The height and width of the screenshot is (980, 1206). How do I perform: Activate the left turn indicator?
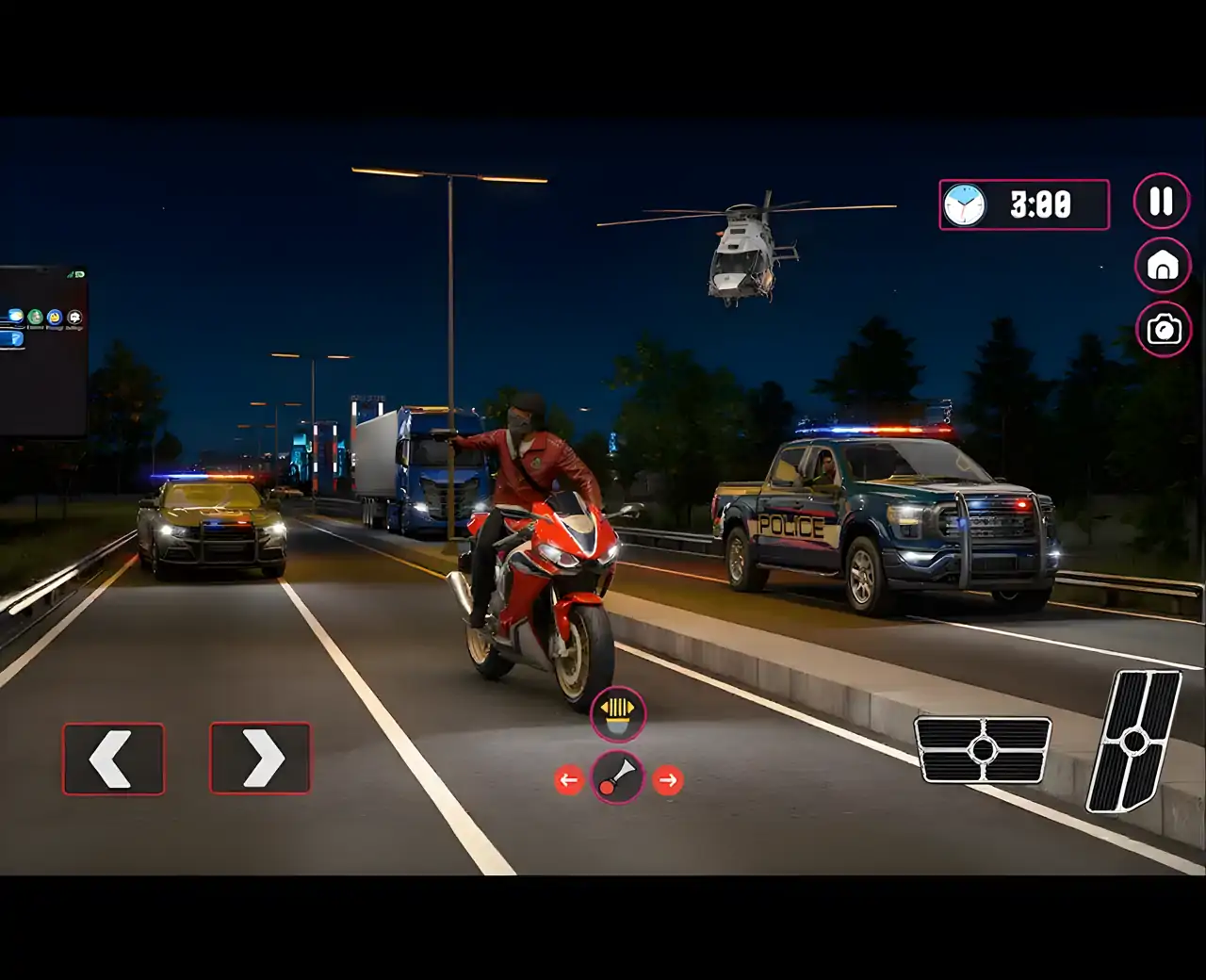click(x=568, y=779)
